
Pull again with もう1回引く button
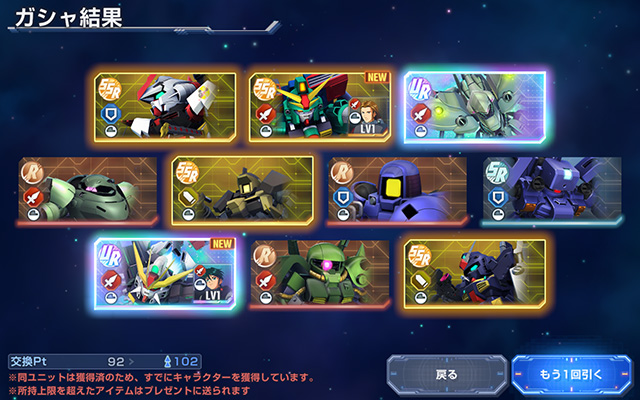tap(572, 375)
